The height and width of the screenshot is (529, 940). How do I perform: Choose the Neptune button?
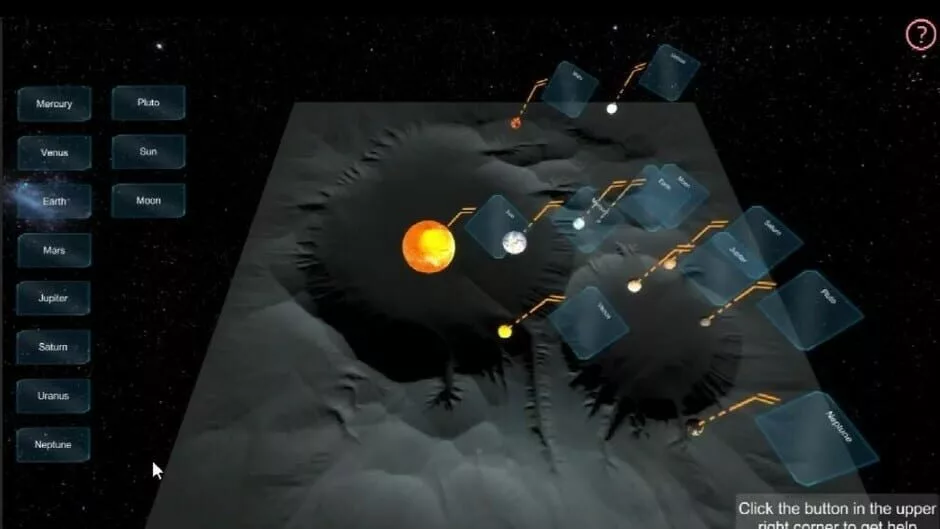coord(54,444)
